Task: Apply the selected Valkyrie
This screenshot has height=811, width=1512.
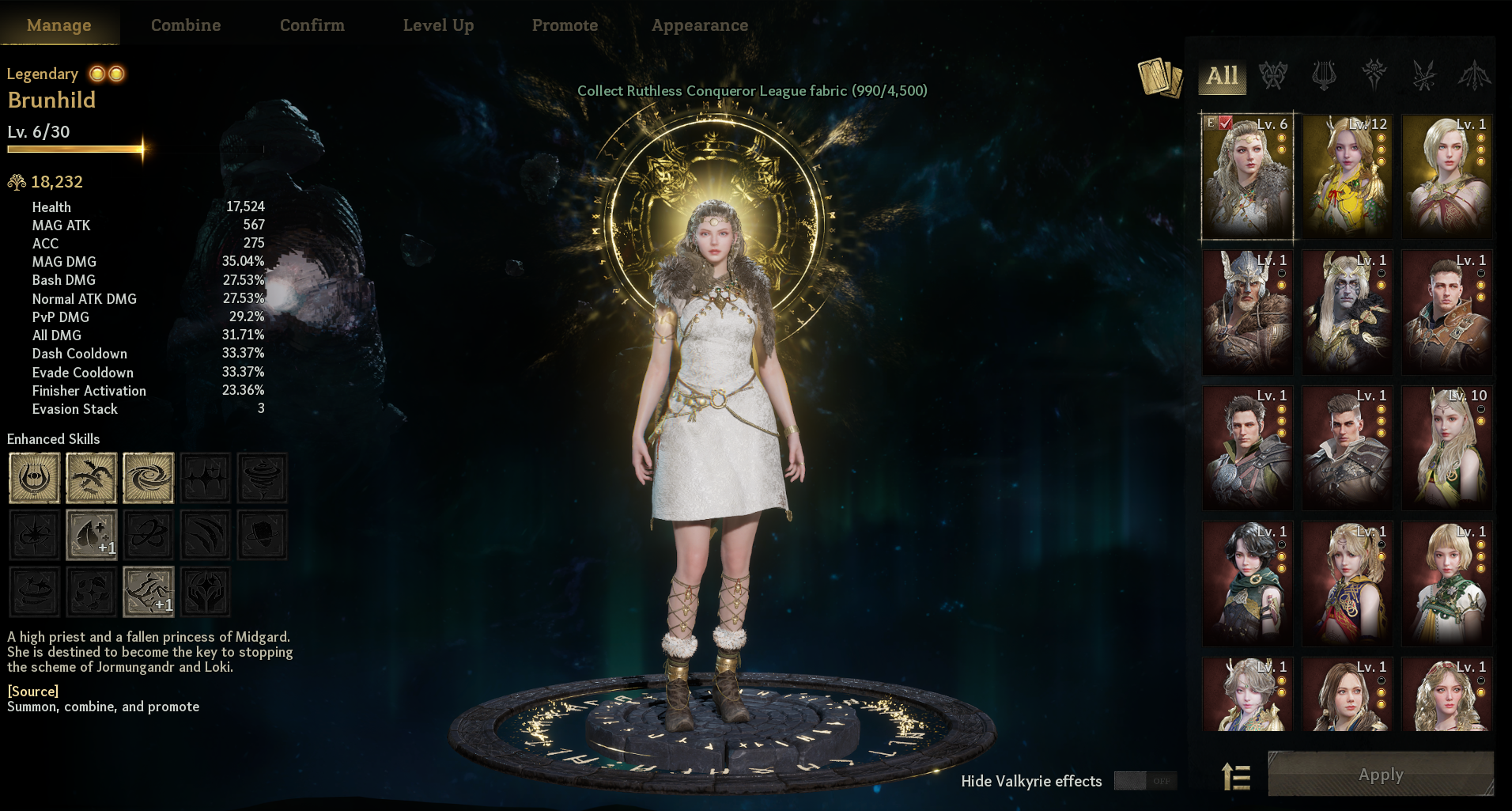Action: tap(1381, 775)
